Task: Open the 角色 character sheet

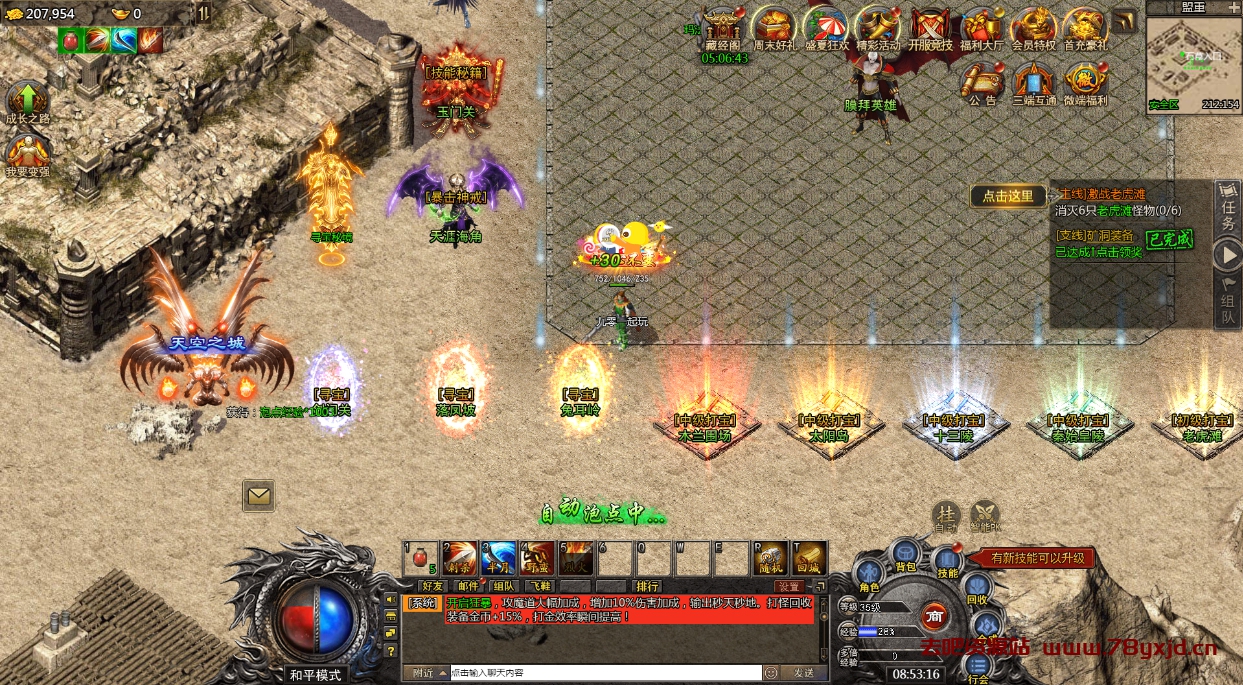Action: [x=869, y=577]
